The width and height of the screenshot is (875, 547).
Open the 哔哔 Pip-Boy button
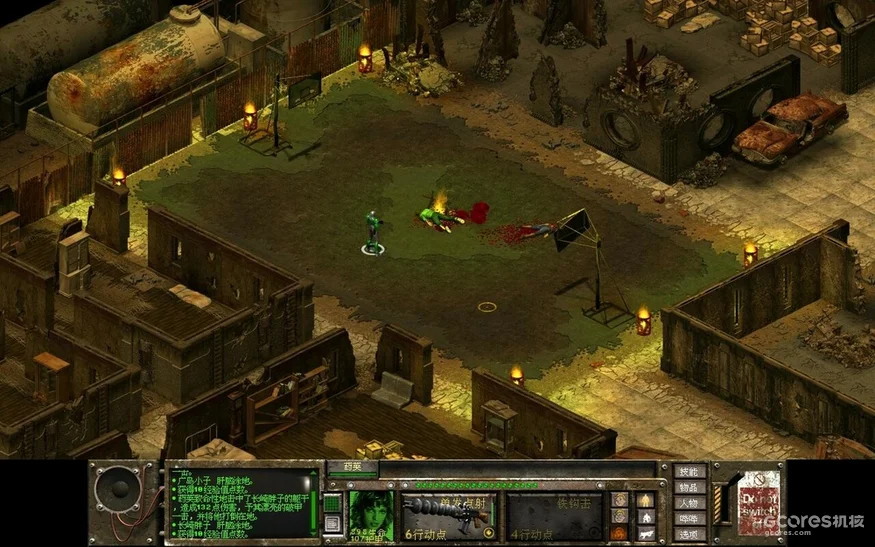coord(690,519)
